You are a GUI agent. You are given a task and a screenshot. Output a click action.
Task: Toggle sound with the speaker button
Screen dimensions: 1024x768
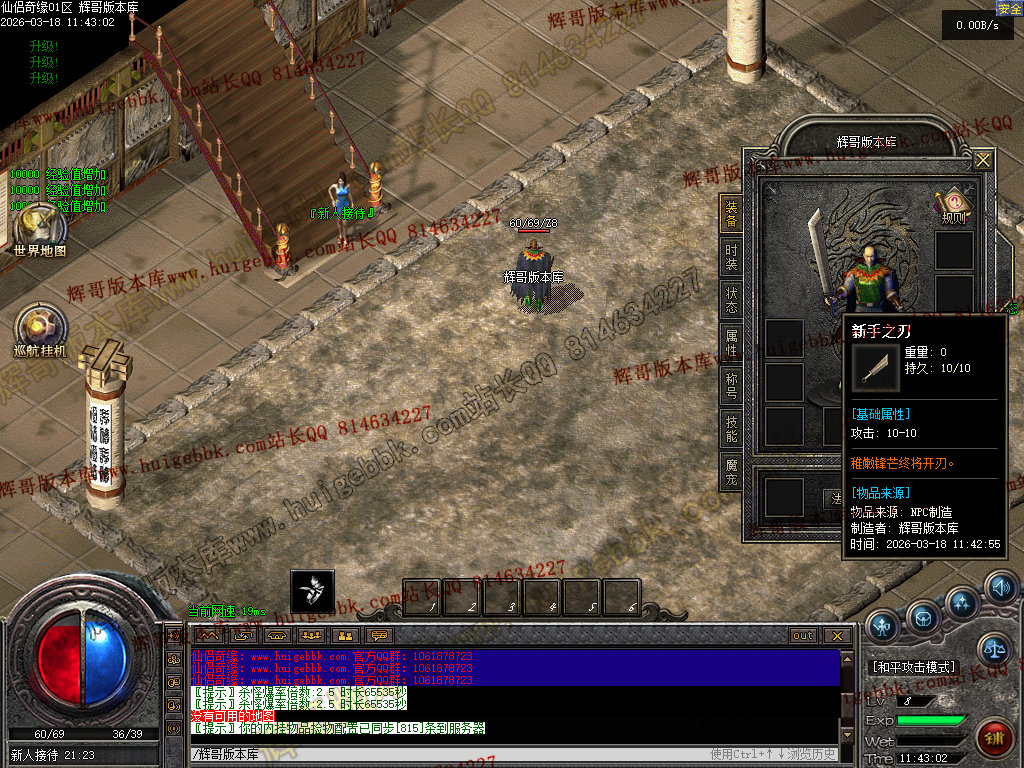click(1000, 587)
